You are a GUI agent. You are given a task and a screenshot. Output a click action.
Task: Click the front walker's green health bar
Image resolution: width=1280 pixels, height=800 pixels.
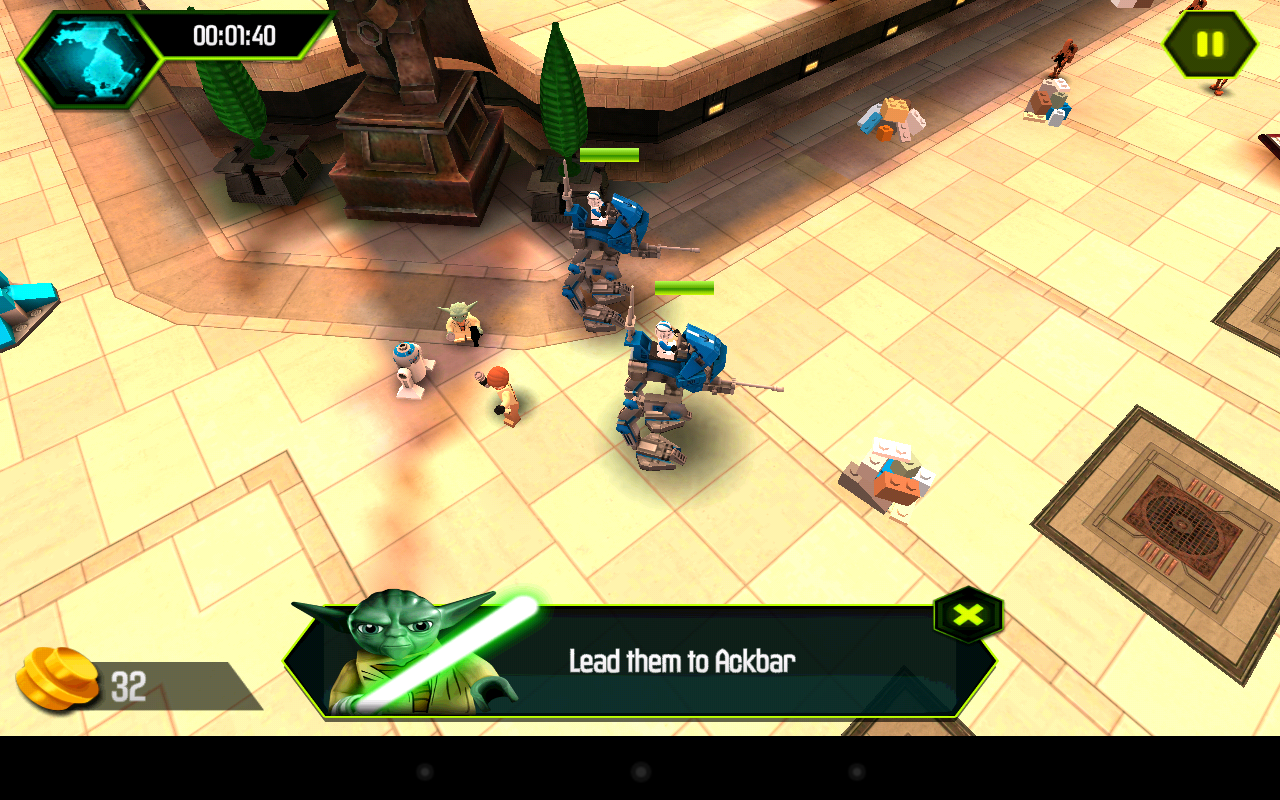(683, 289)
